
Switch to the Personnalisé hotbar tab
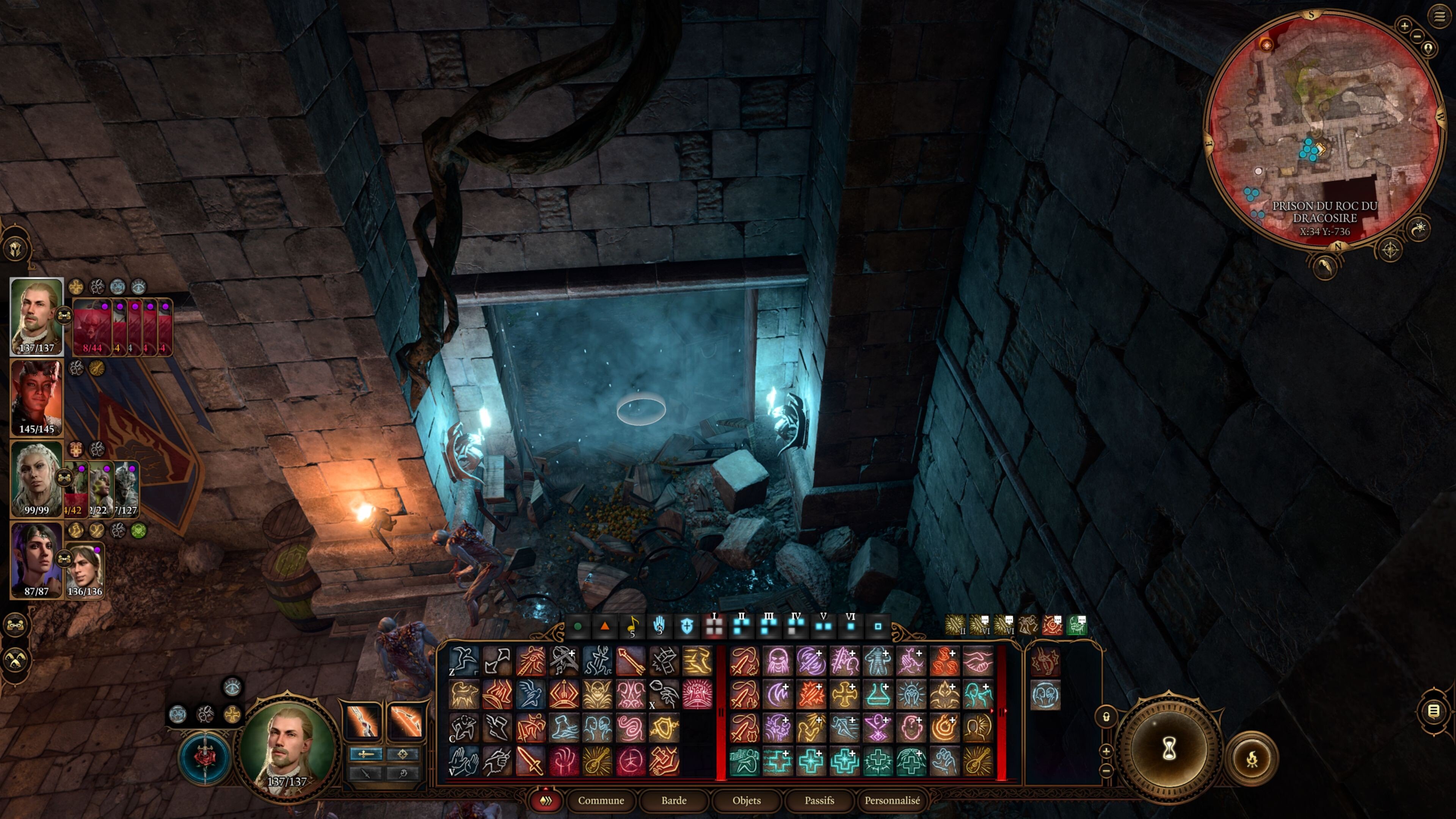pos(892,800)
